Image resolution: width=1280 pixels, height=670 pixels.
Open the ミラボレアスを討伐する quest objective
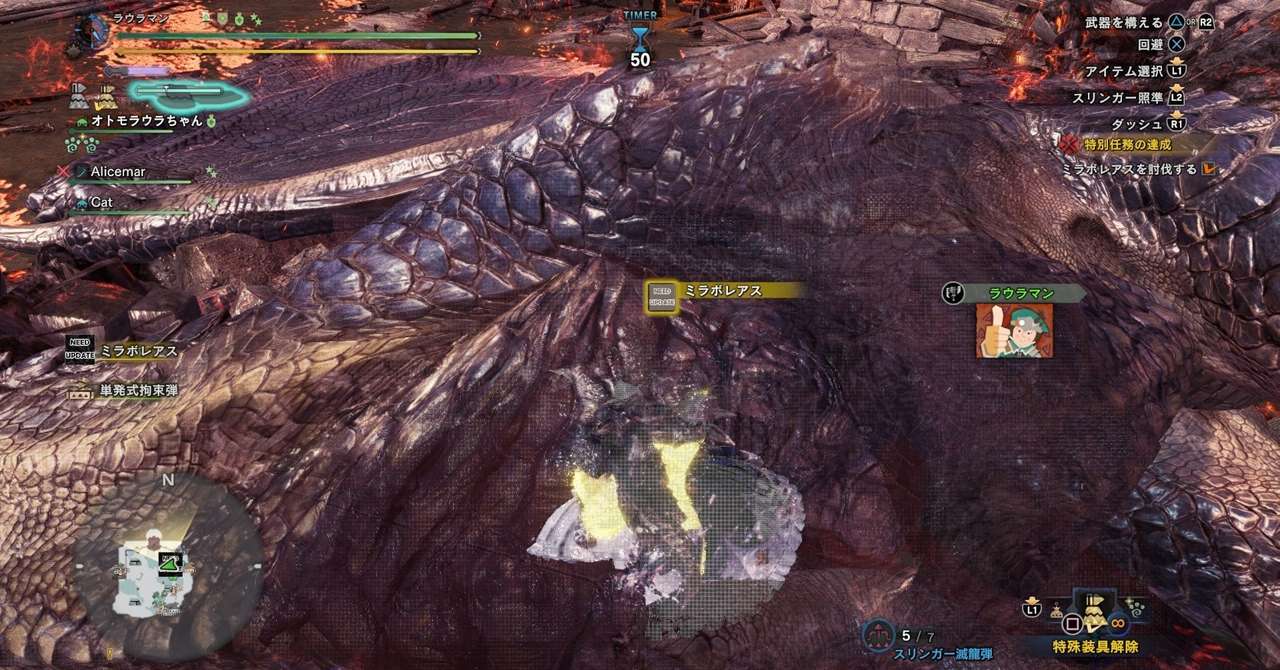tap(1130, 169)
